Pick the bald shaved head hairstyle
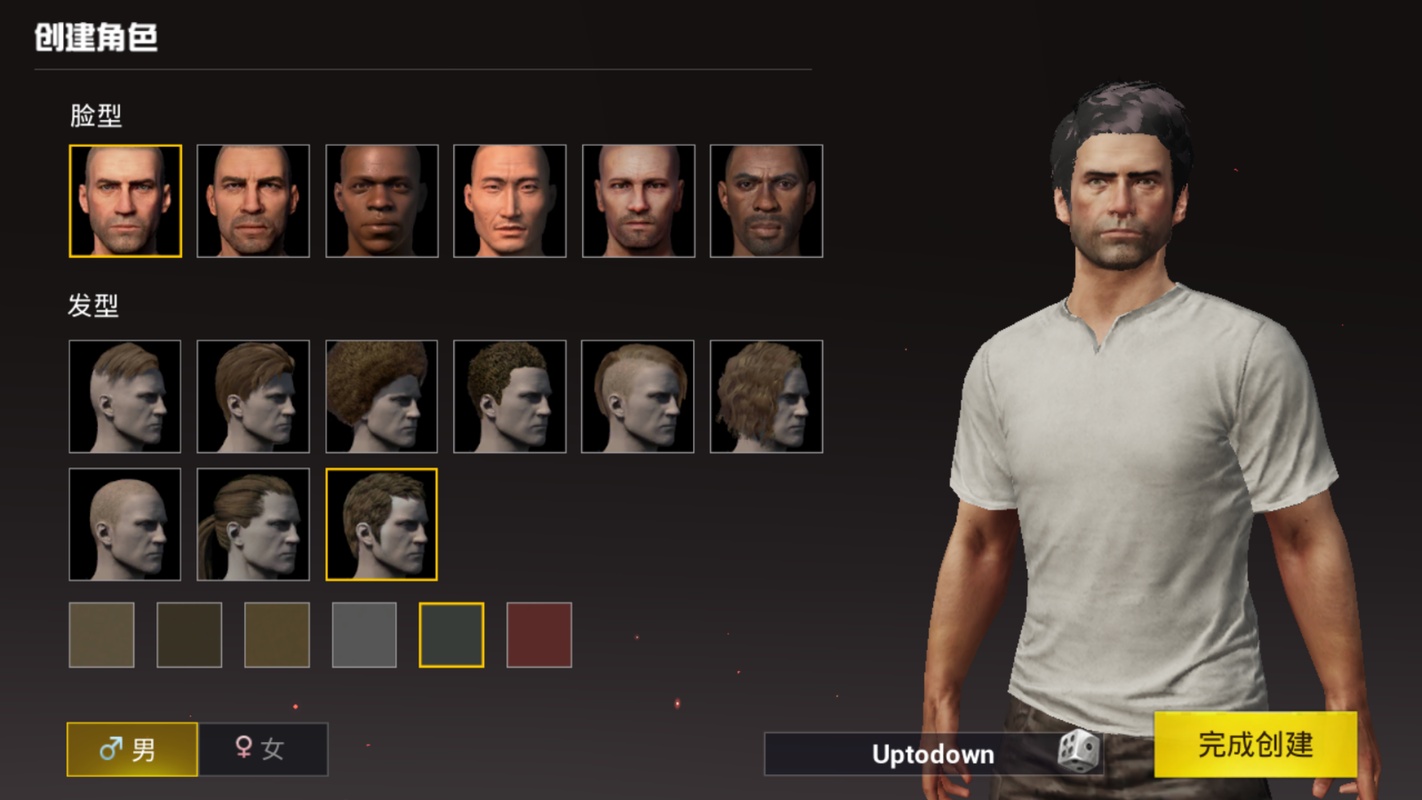Screen dimensions: 1422x800 125,524
